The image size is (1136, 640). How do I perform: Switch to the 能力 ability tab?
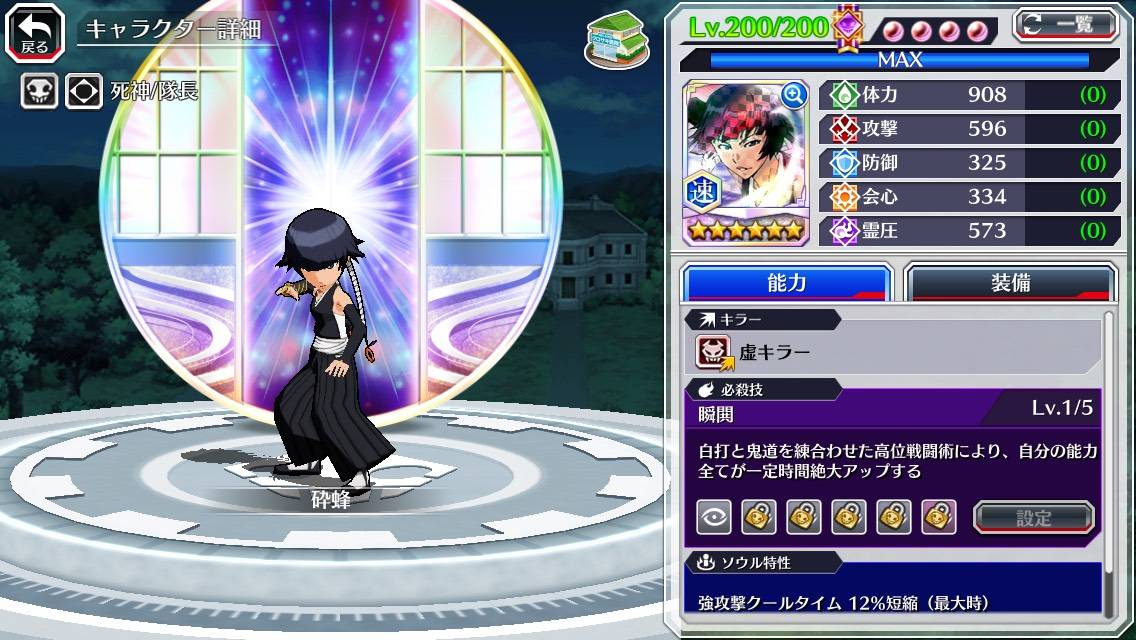[787, 283]
